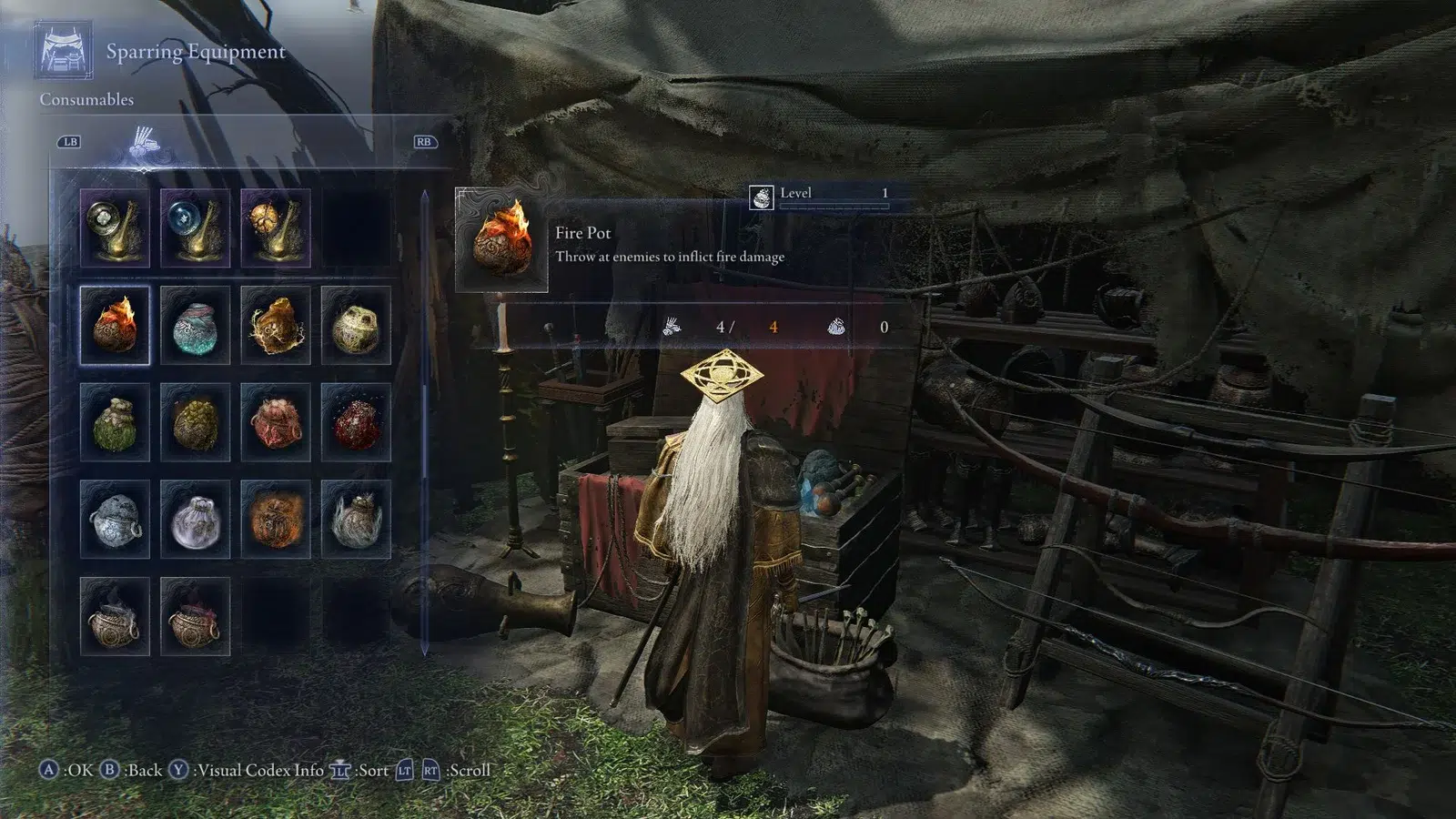Choose the bronze cauldron with red smoke
1456x819 pixels.
[x=195, y=616]
